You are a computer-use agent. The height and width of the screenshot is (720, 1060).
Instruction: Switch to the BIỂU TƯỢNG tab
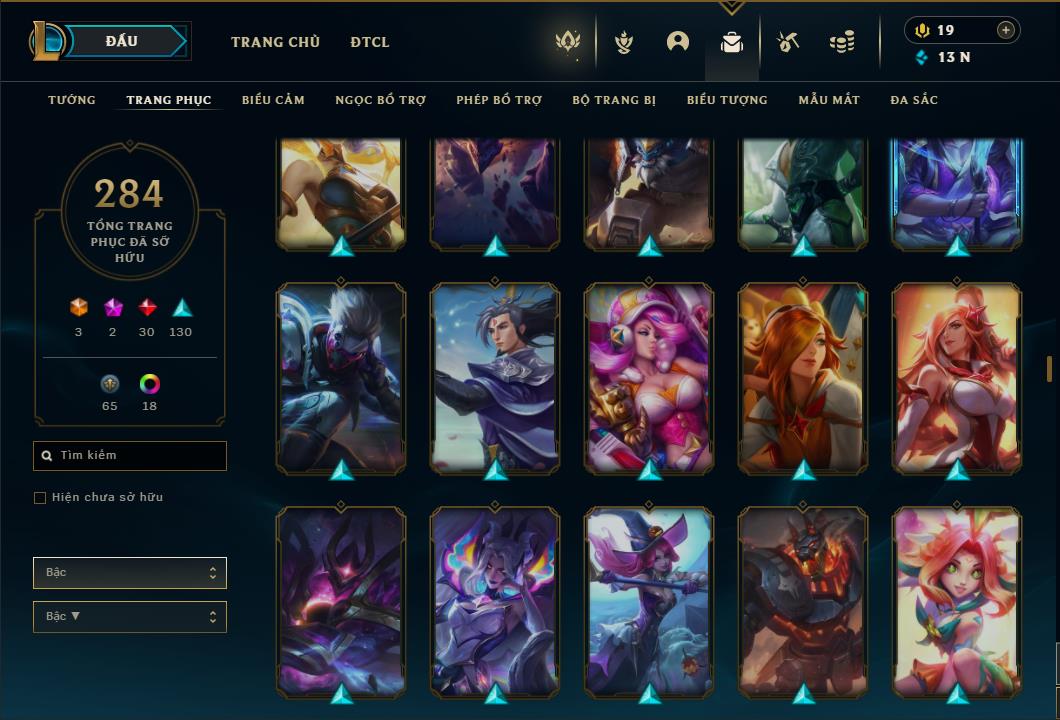pyautogui.click(x=727, y=100)
